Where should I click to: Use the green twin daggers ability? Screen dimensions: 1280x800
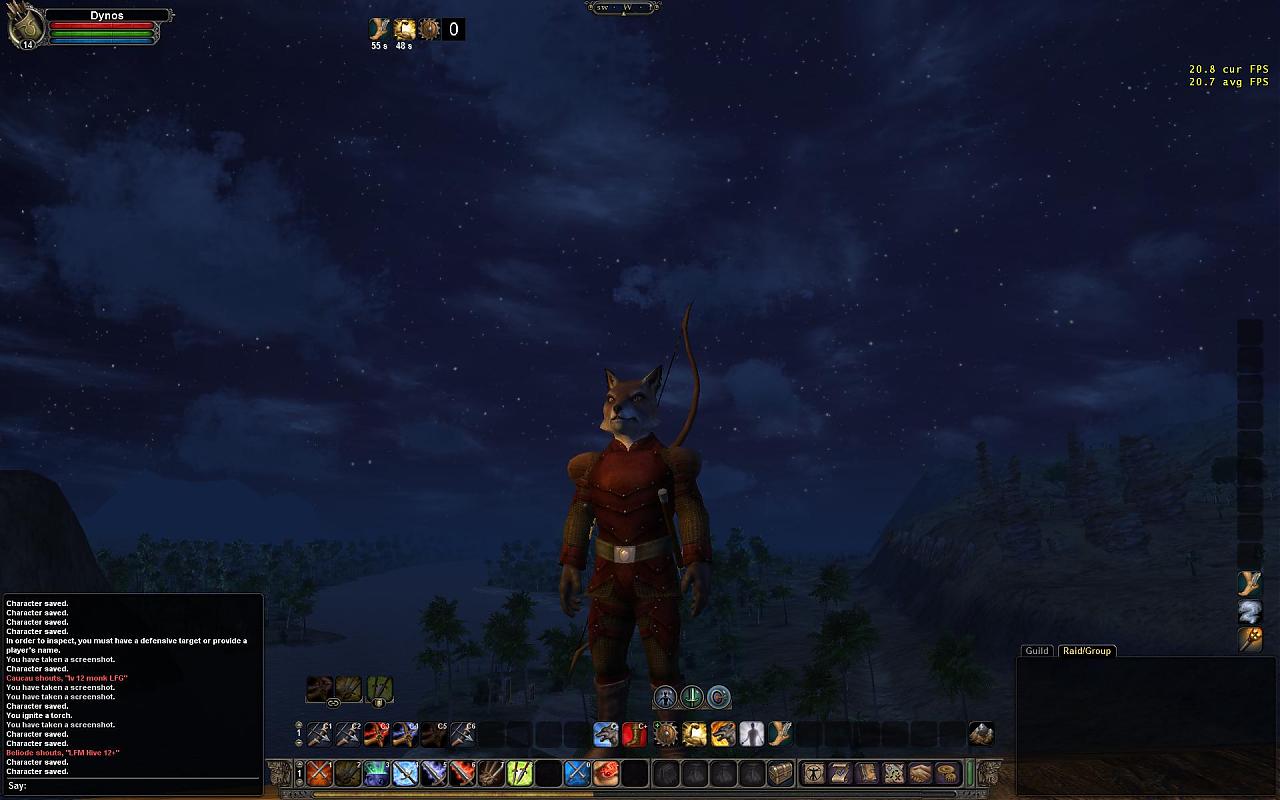tap(520, 773)
